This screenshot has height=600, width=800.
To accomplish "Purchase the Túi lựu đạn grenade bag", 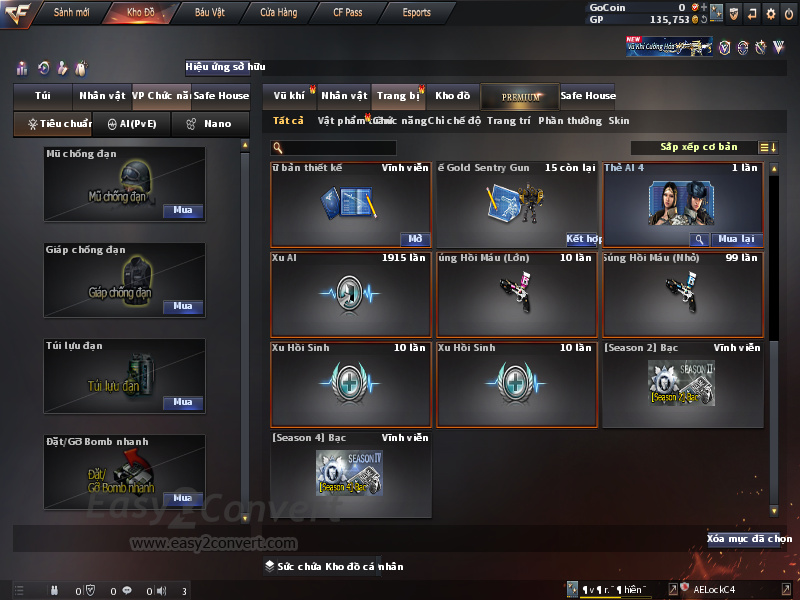I will tap(182, 403).
